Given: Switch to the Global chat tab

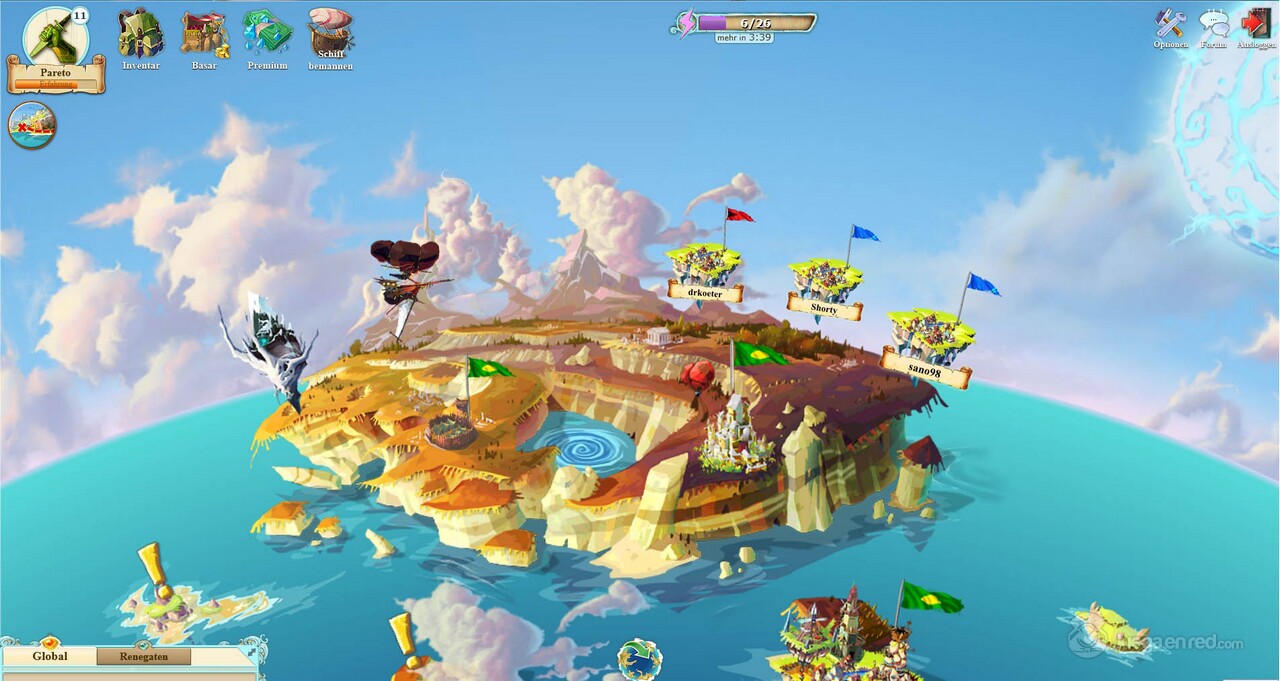Looking at the screenshot, I should (x=50, y=657).
